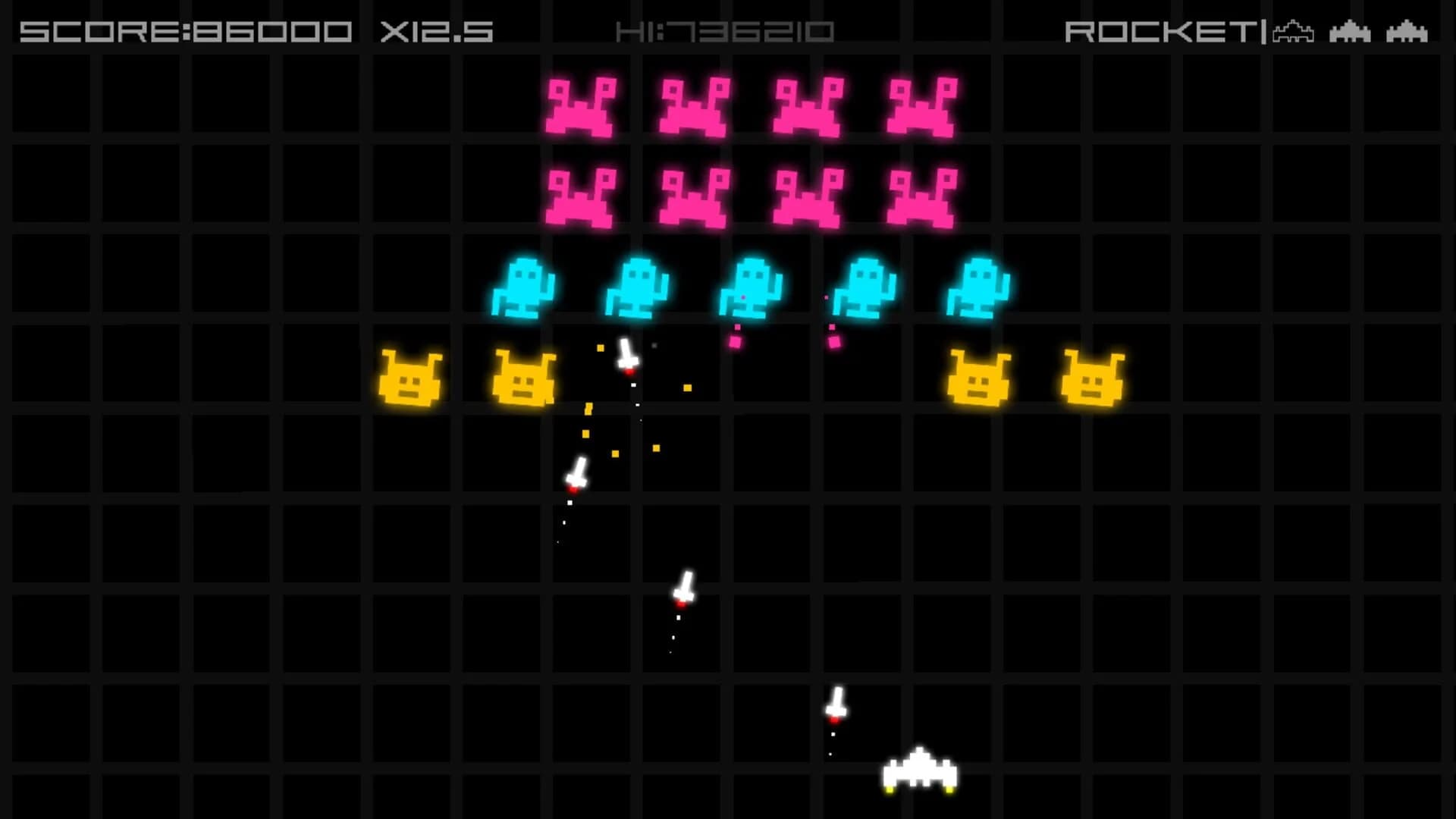Click the rightmost yellow alien

pos(1094,378)
